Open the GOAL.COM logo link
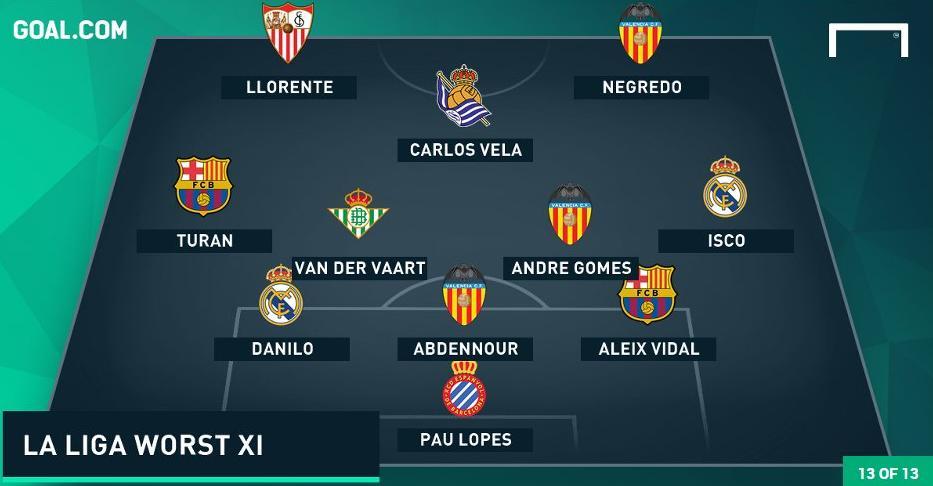 (x=70, y=29)
